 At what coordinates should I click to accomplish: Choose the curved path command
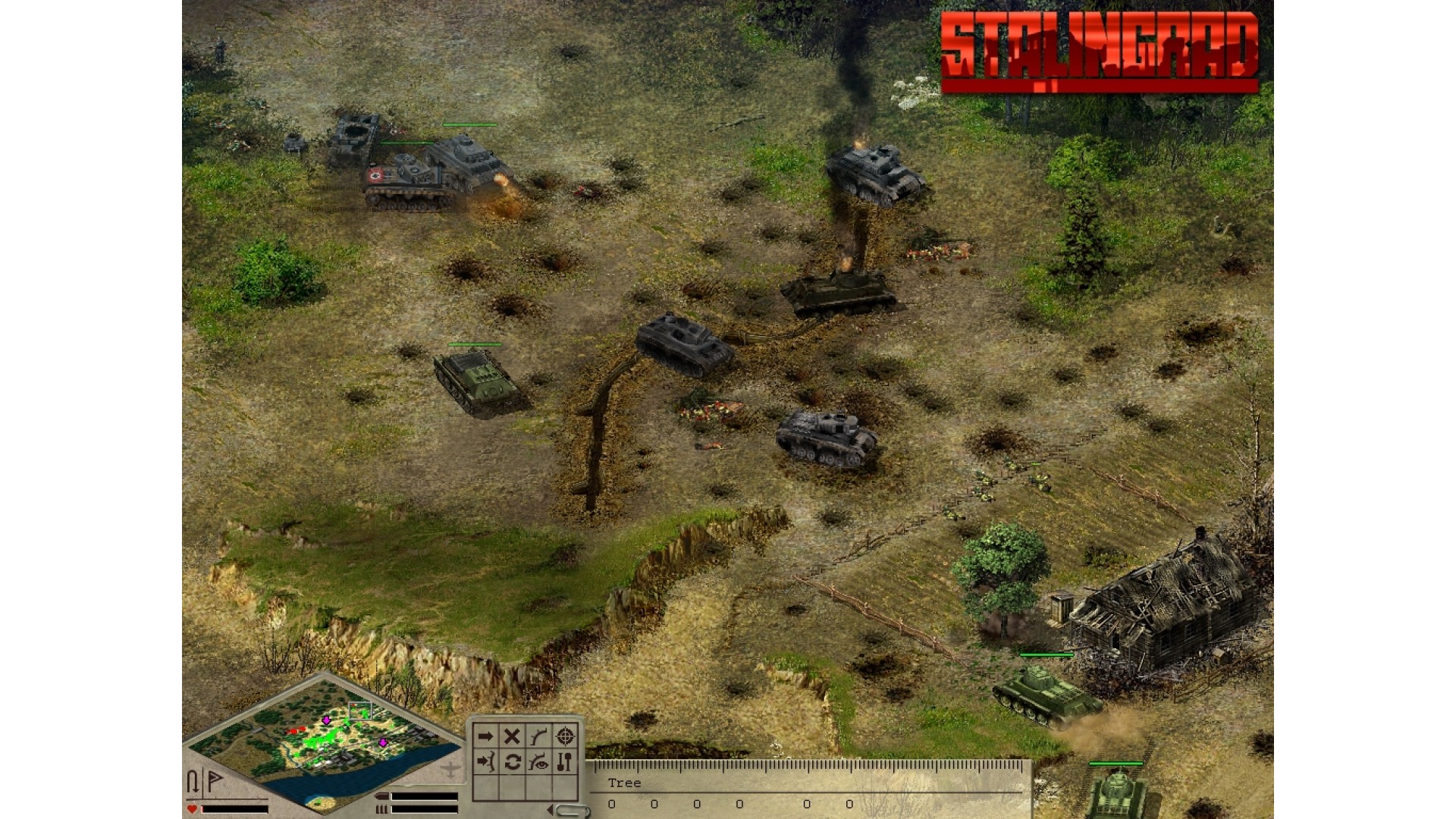point(538,736)
